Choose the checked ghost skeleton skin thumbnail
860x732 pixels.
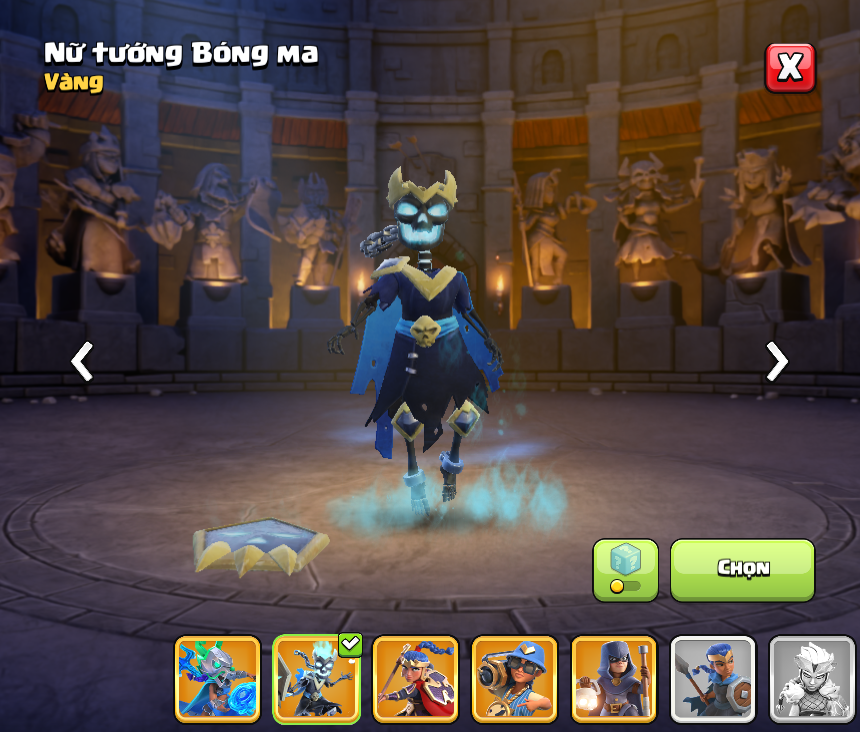(x=317, y=679)
